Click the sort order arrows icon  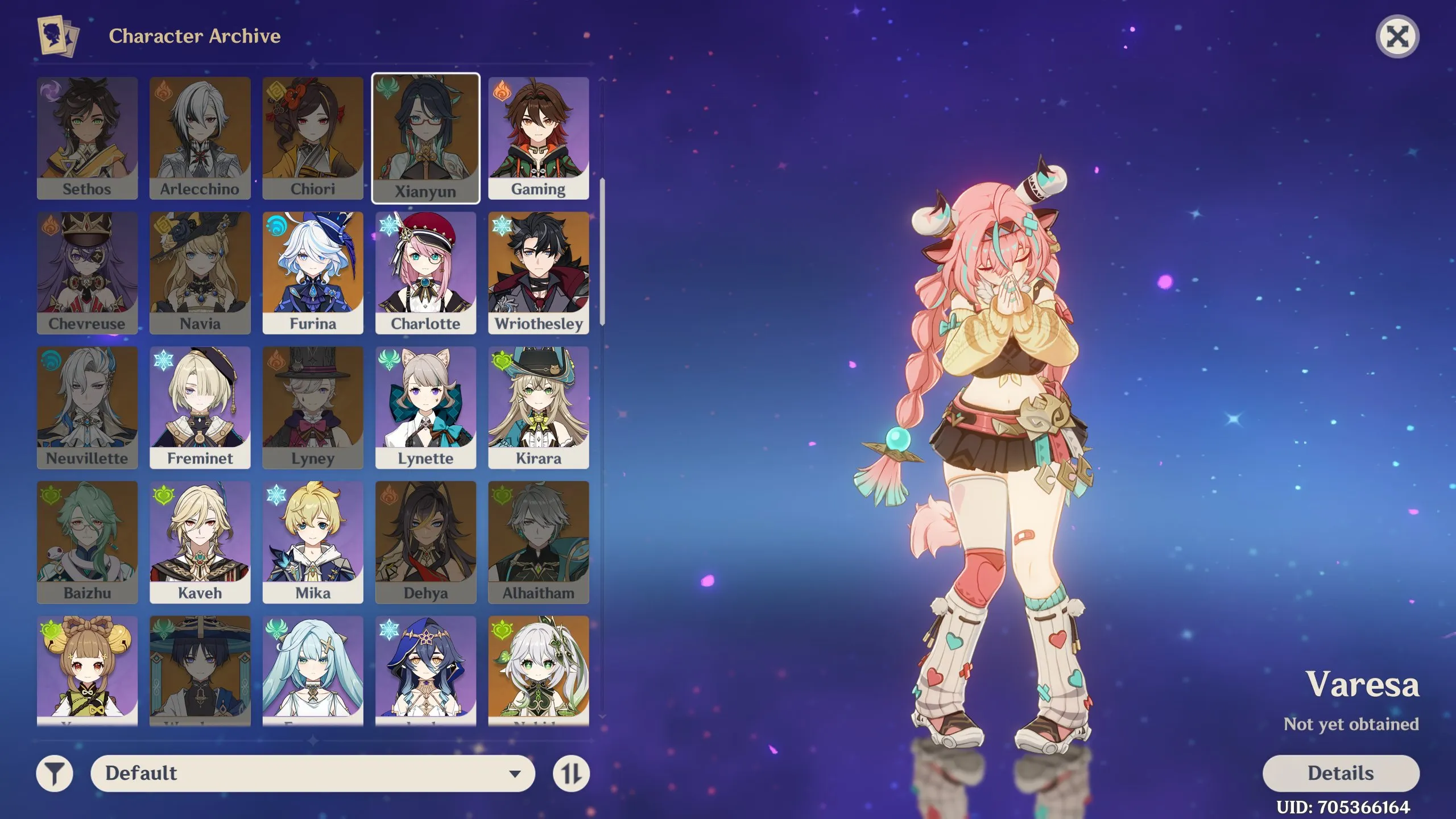(x=570, y=773)
